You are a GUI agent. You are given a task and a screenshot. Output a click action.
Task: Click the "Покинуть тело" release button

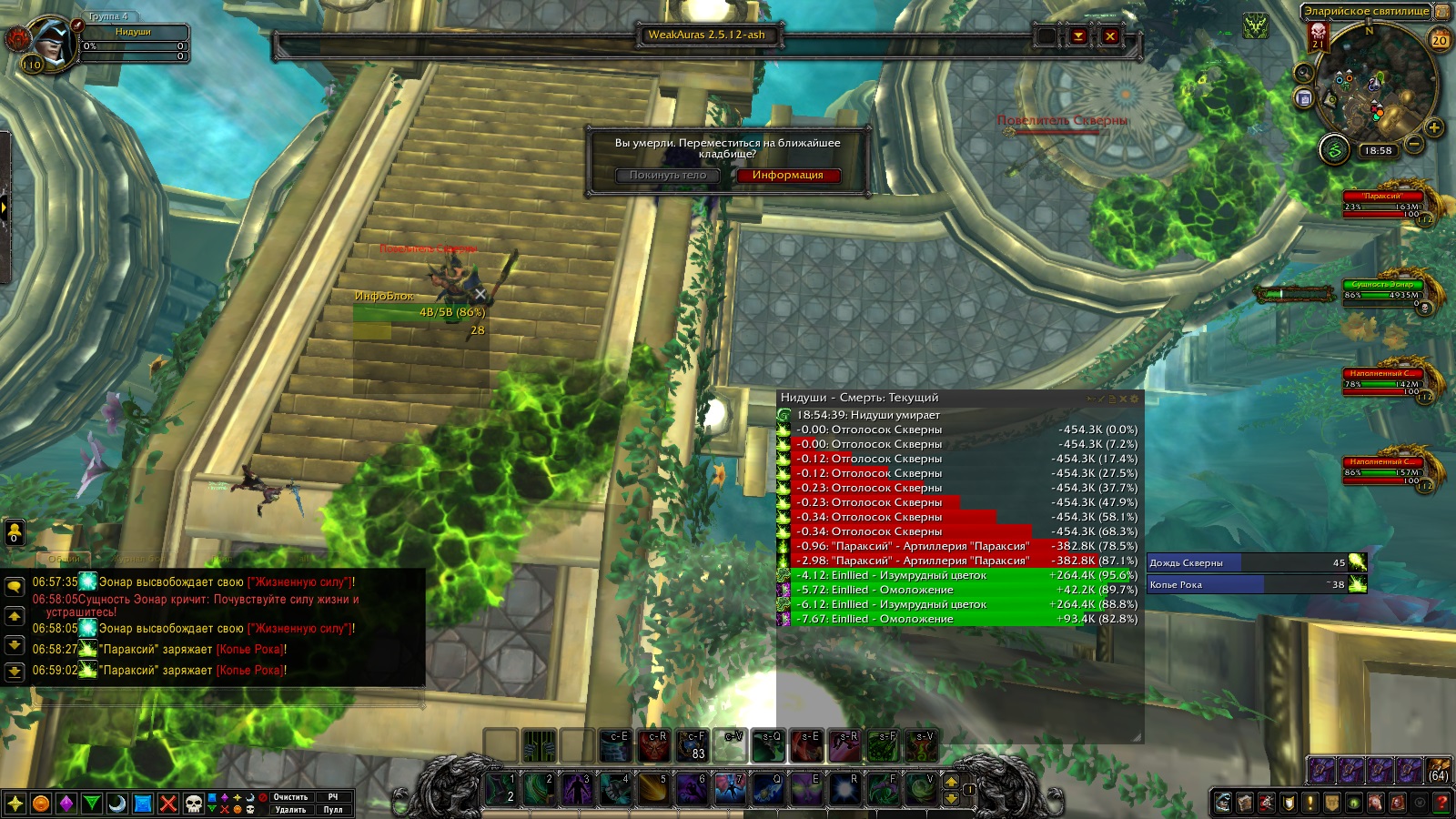click(x=668, y=176)
